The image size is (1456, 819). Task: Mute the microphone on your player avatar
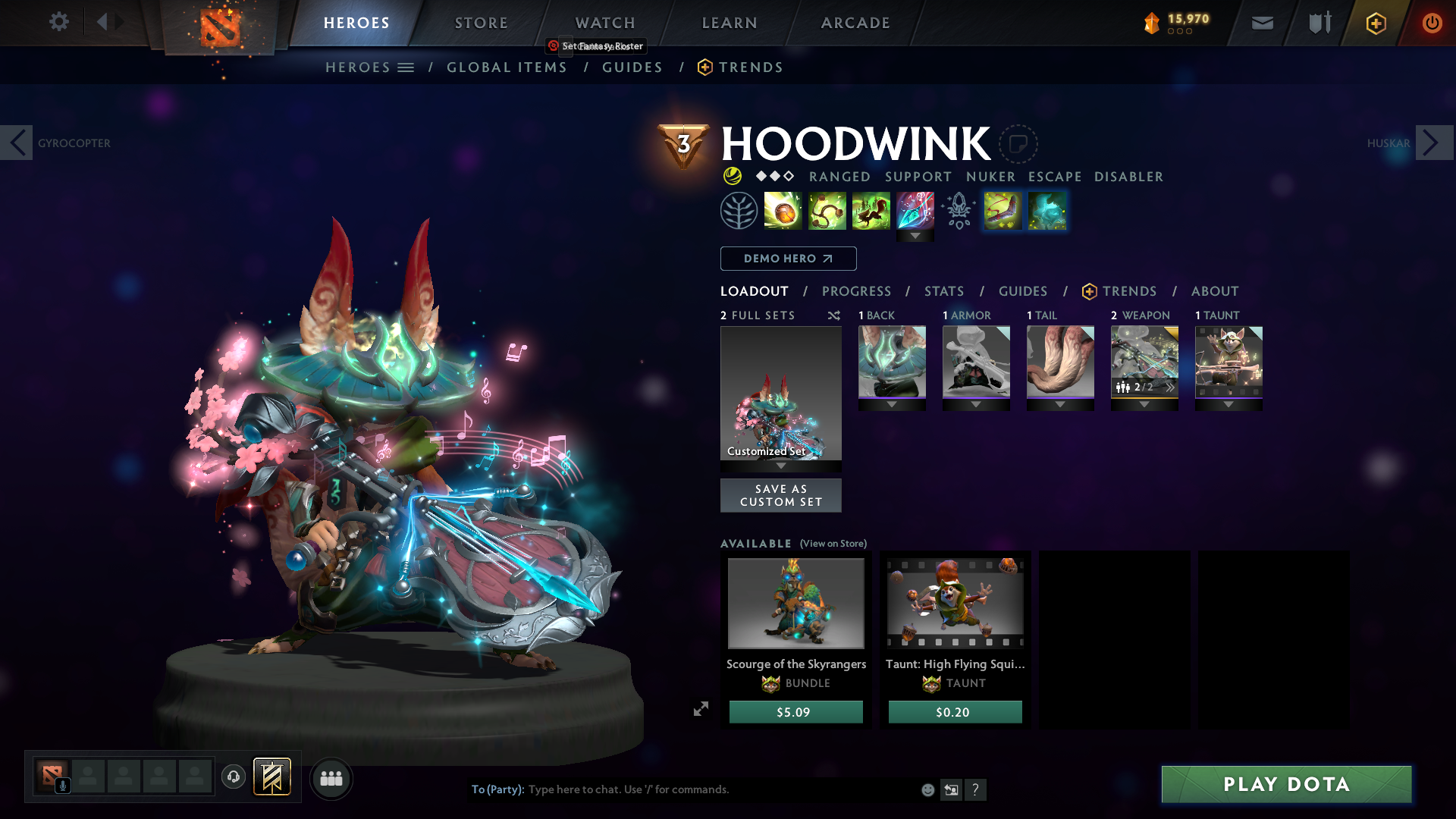pyautogui.click(x=62, y=785)
